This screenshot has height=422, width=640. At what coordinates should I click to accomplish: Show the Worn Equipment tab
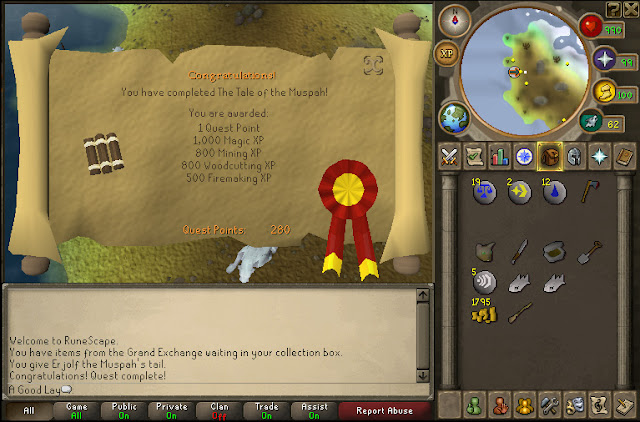[x=573, y=155]
